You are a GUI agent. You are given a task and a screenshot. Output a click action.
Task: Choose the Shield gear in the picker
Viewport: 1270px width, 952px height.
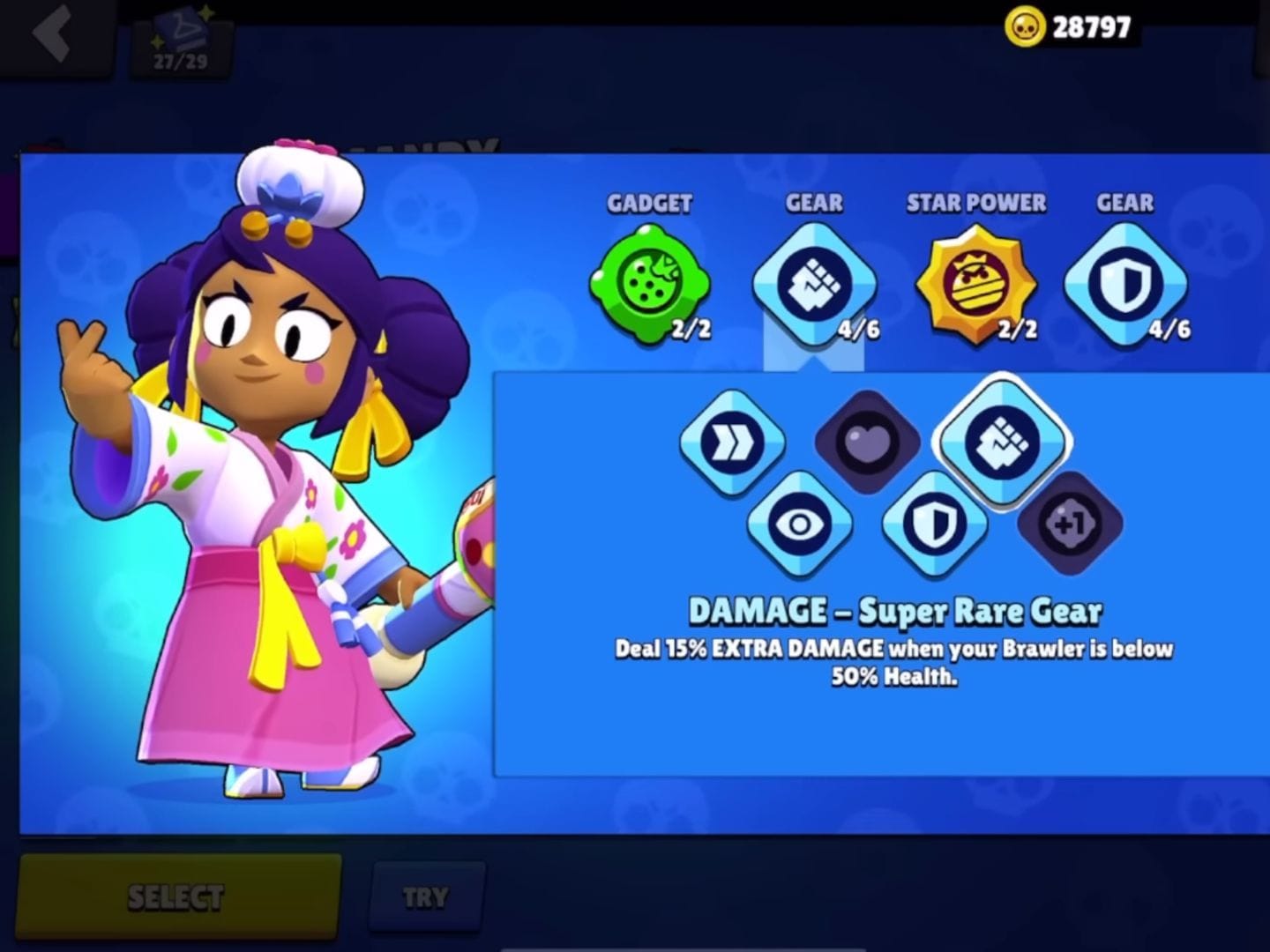click(935, 524)
